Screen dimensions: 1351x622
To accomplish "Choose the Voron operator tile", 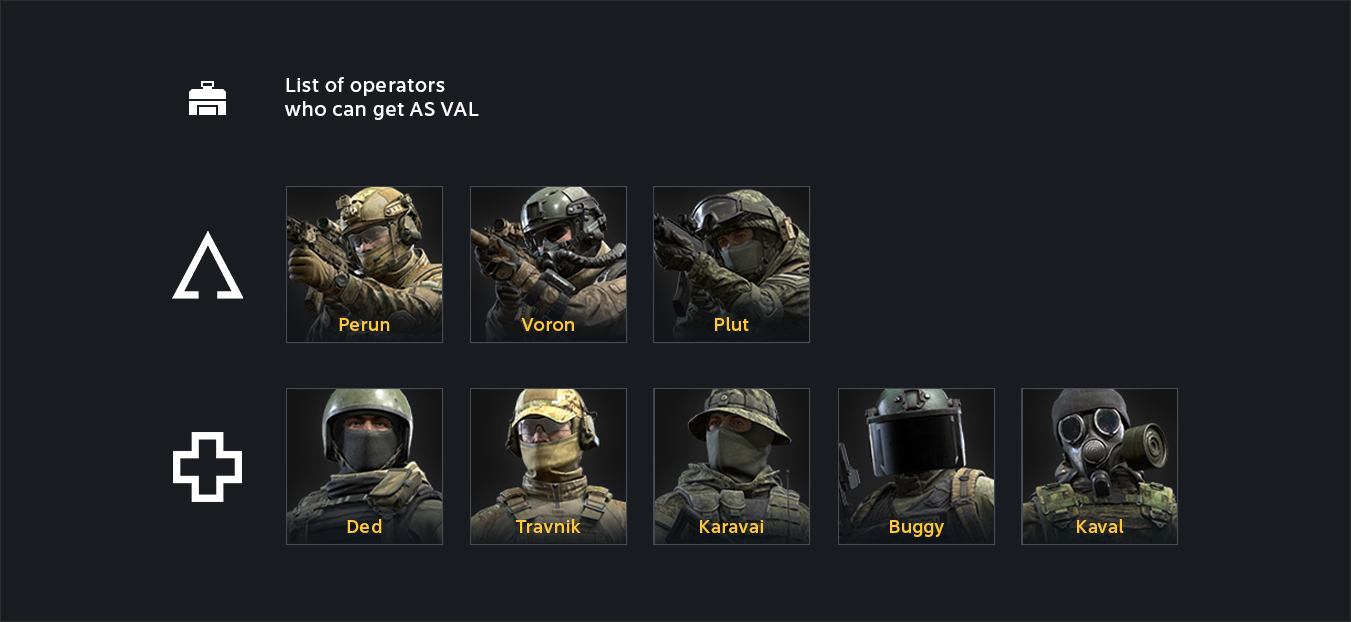I will (x=548, y=264).
